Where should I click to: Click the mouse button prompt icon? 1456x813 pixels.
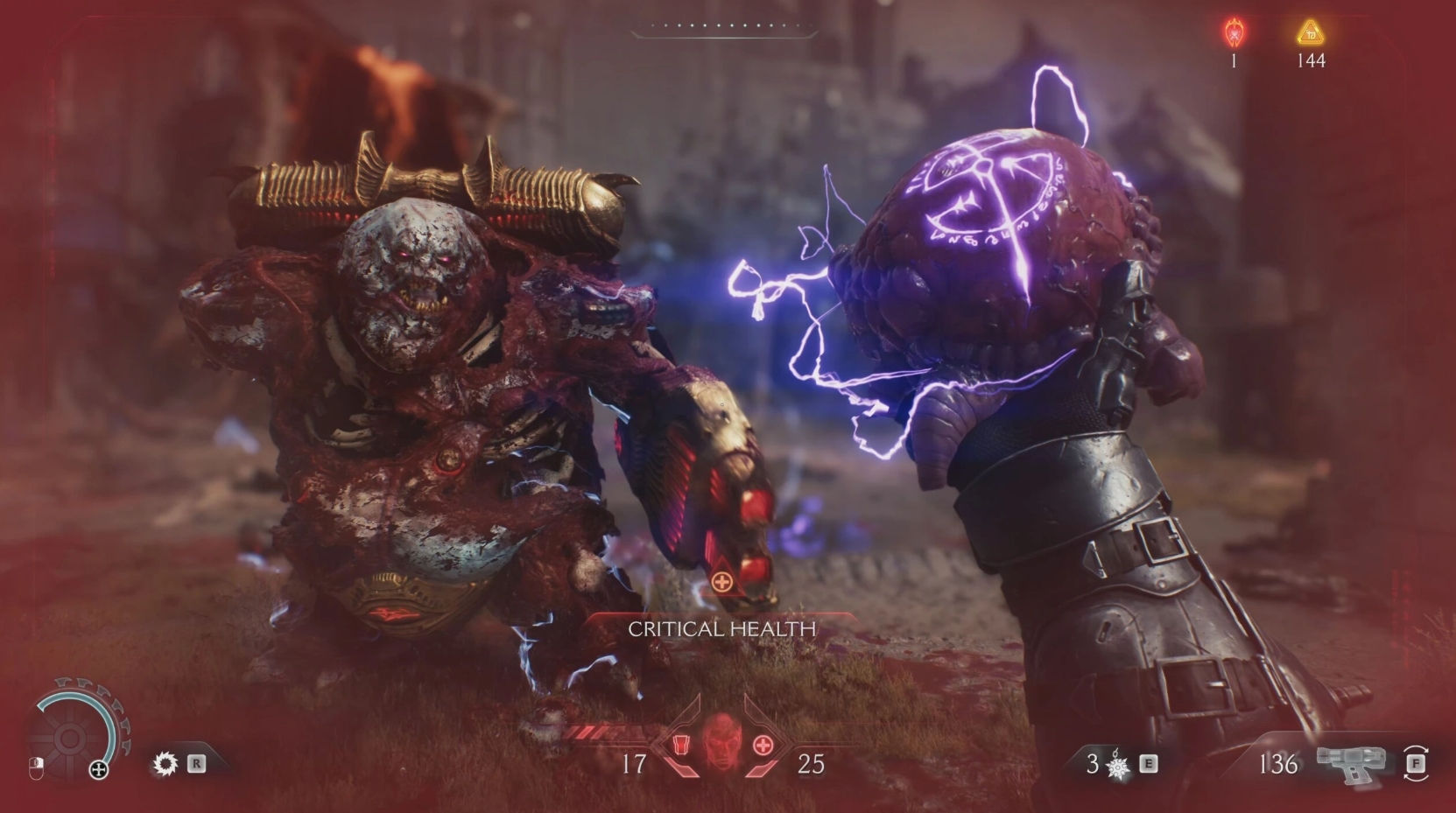tap(37, 767)
